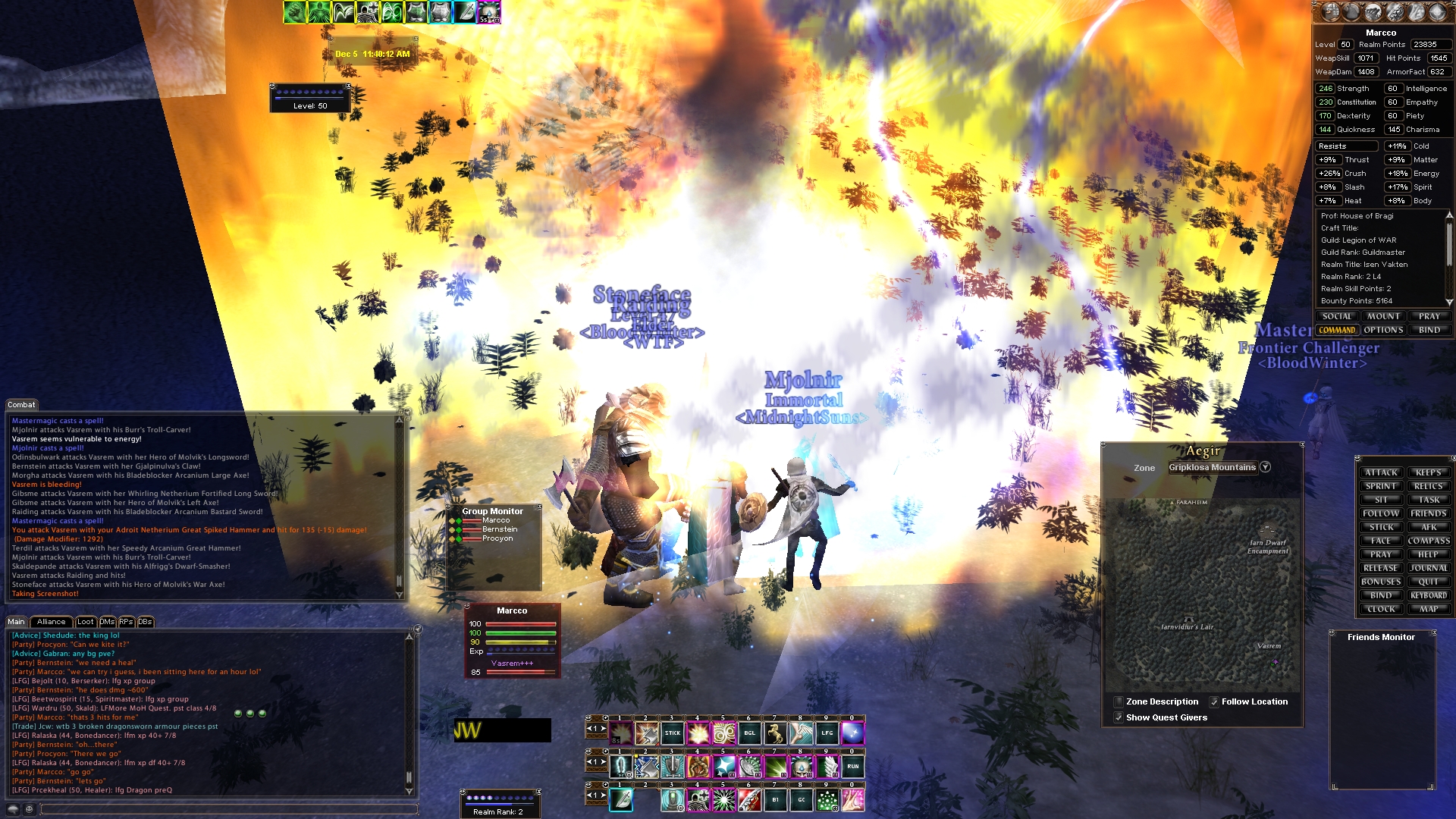Select Bernstein in the Group Monitor

[500, 529]
